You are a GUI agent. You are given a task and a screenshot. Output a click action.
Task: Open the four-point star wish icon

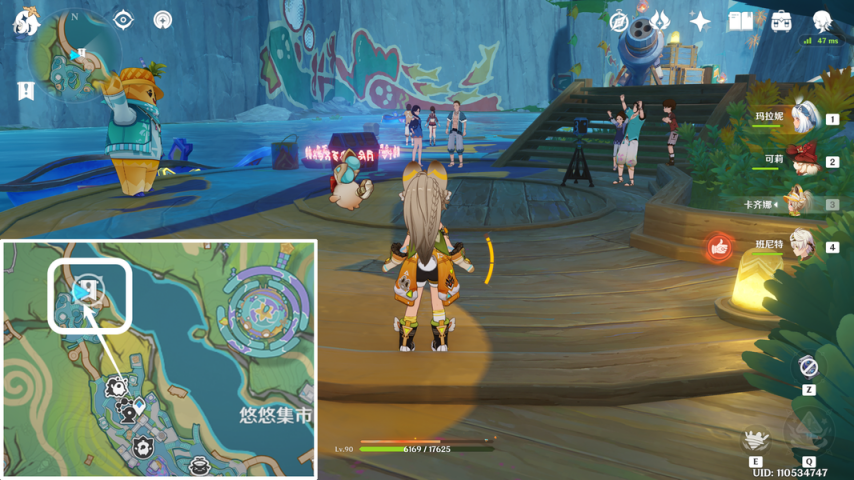(x=700, y=21)
